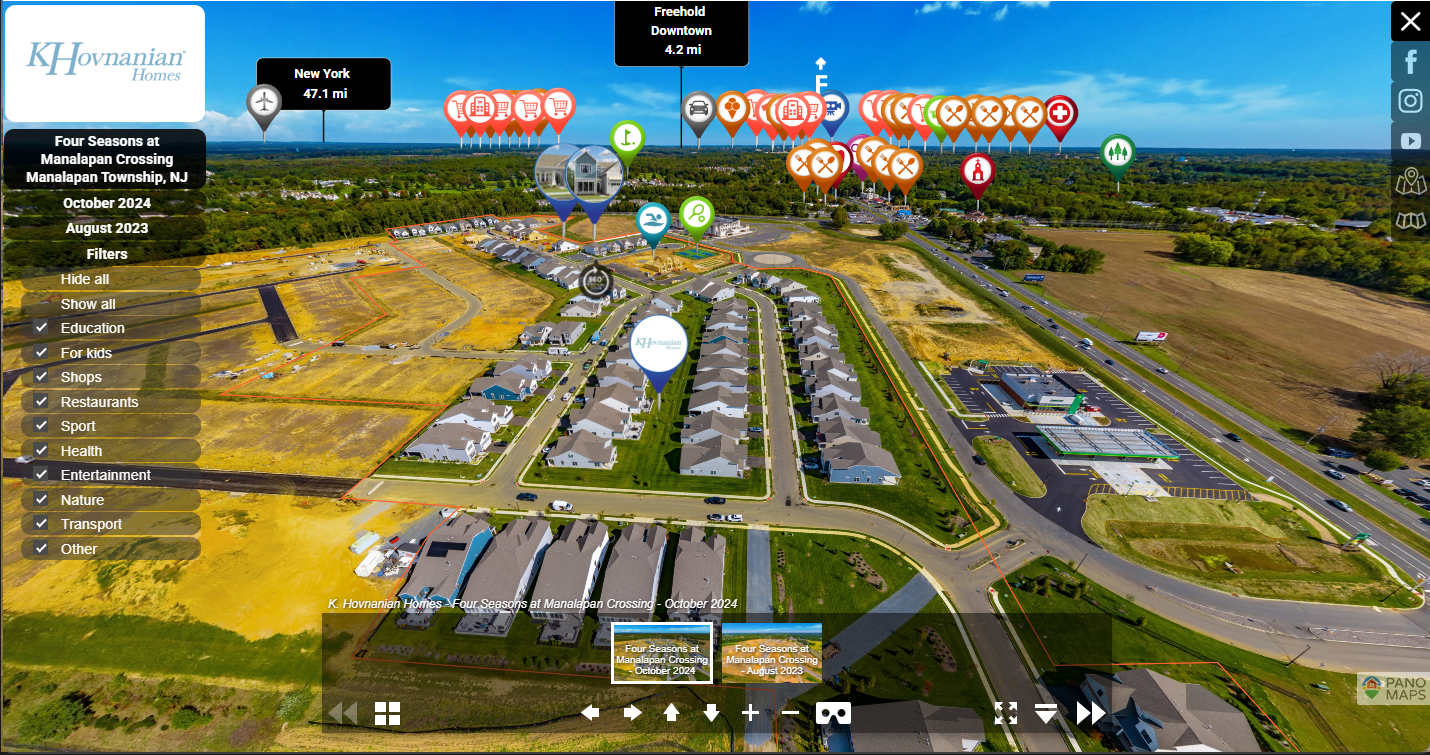Open the Instagram link
The height and width of the screenshot is (755, 1430).
[x=1410, y=101]
